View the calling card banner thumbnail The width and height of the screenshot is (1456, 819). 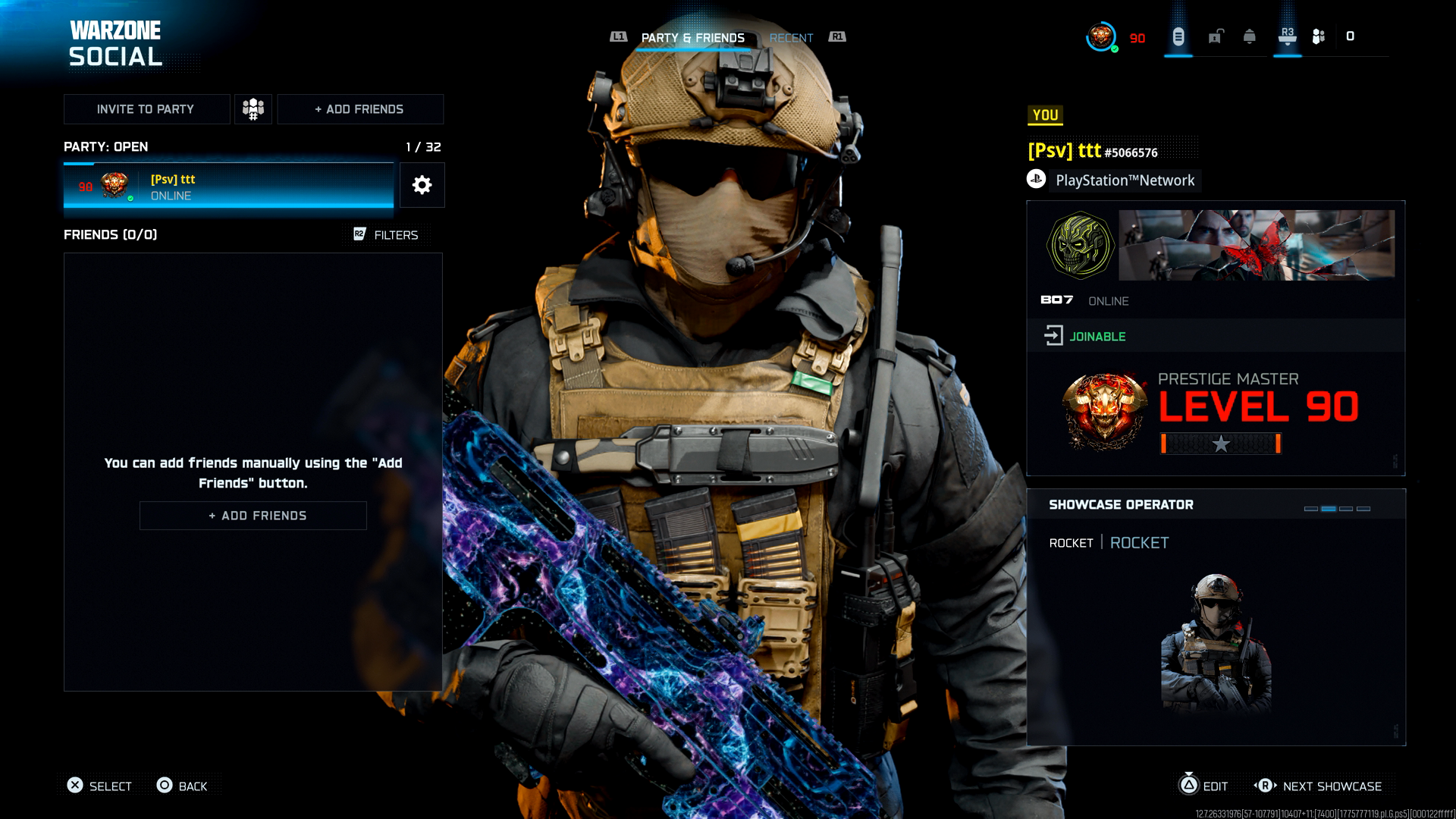(1257, 245)
